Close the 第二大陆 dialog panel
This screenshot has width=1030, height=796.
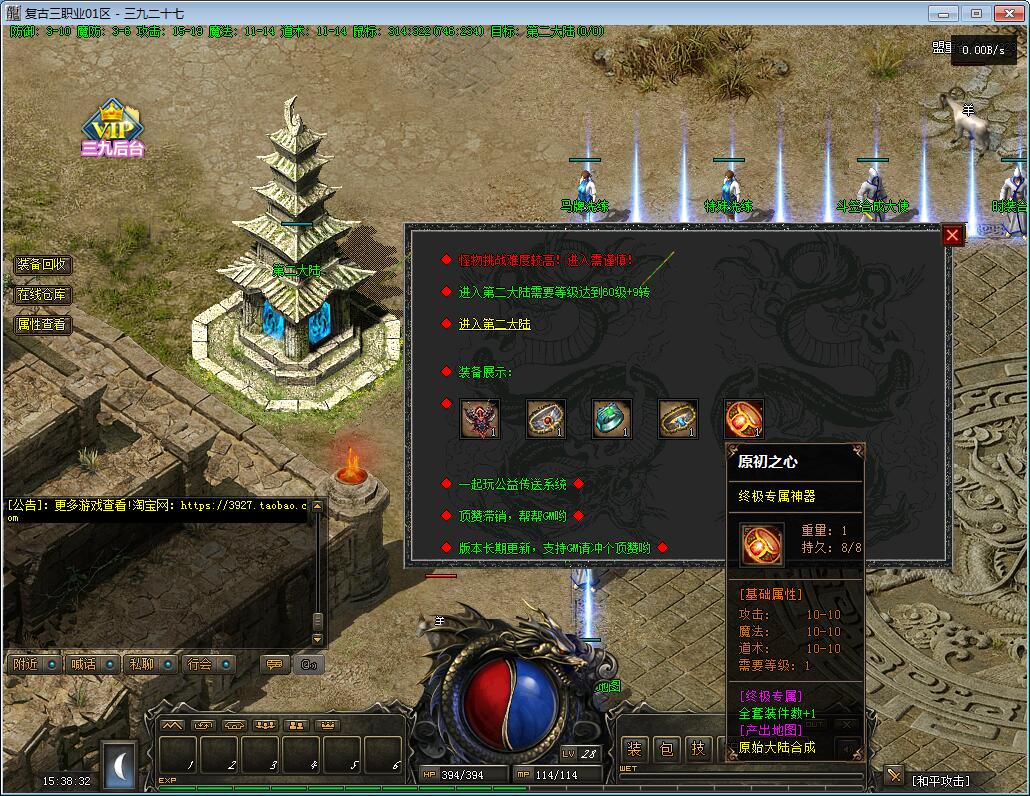(x=953, y=235)
